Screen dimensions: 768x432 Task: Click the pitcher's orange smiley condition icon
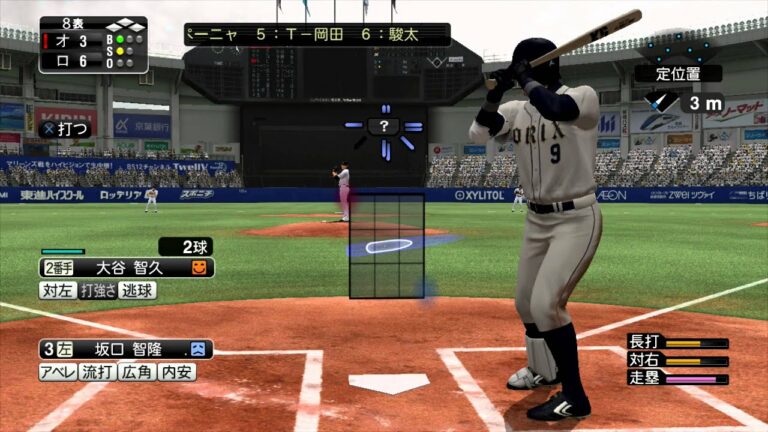[199, 268]
